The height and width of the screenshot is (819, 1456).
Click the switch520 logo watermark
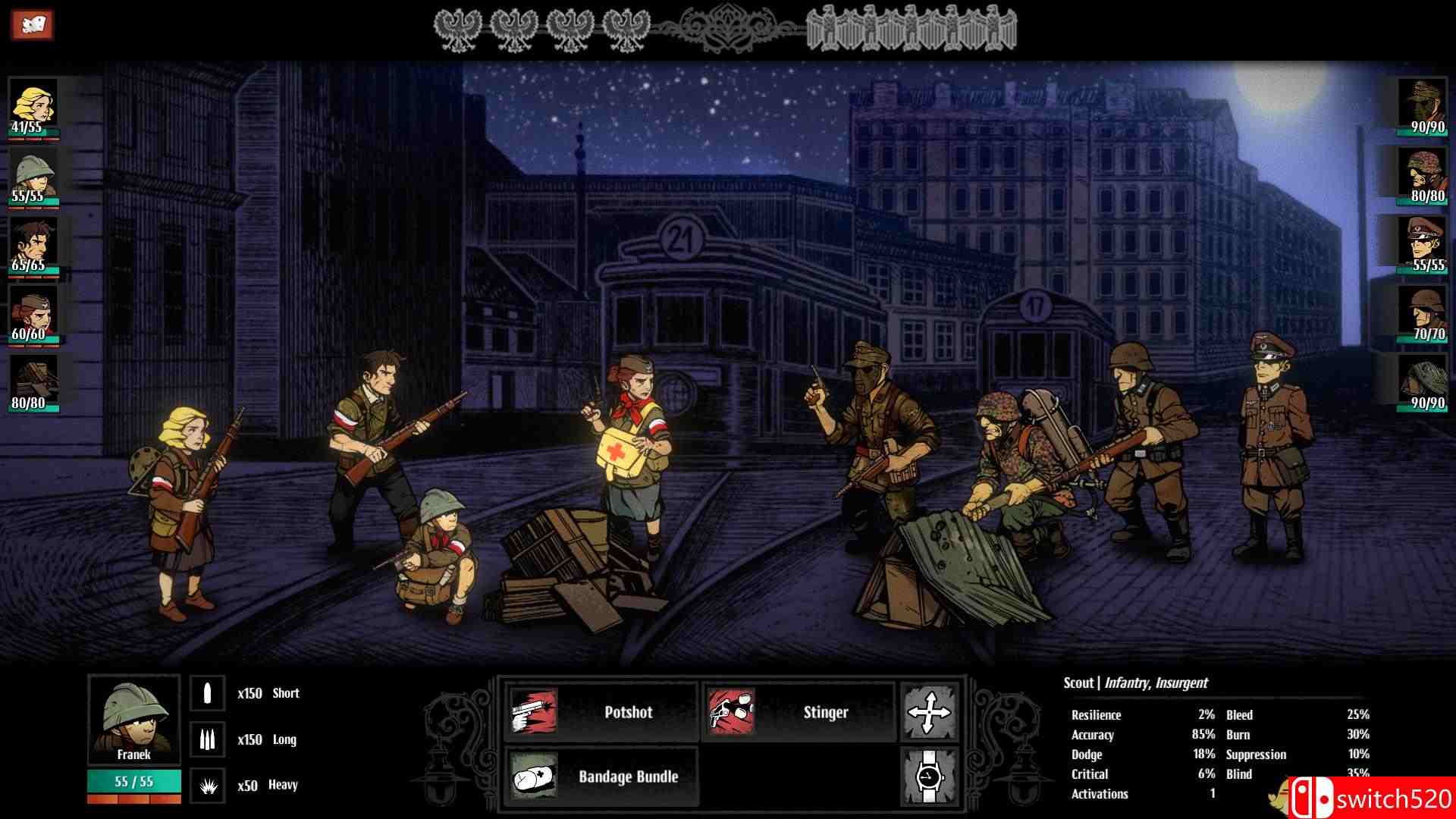pyautogui.click(x=1371, y=798)
